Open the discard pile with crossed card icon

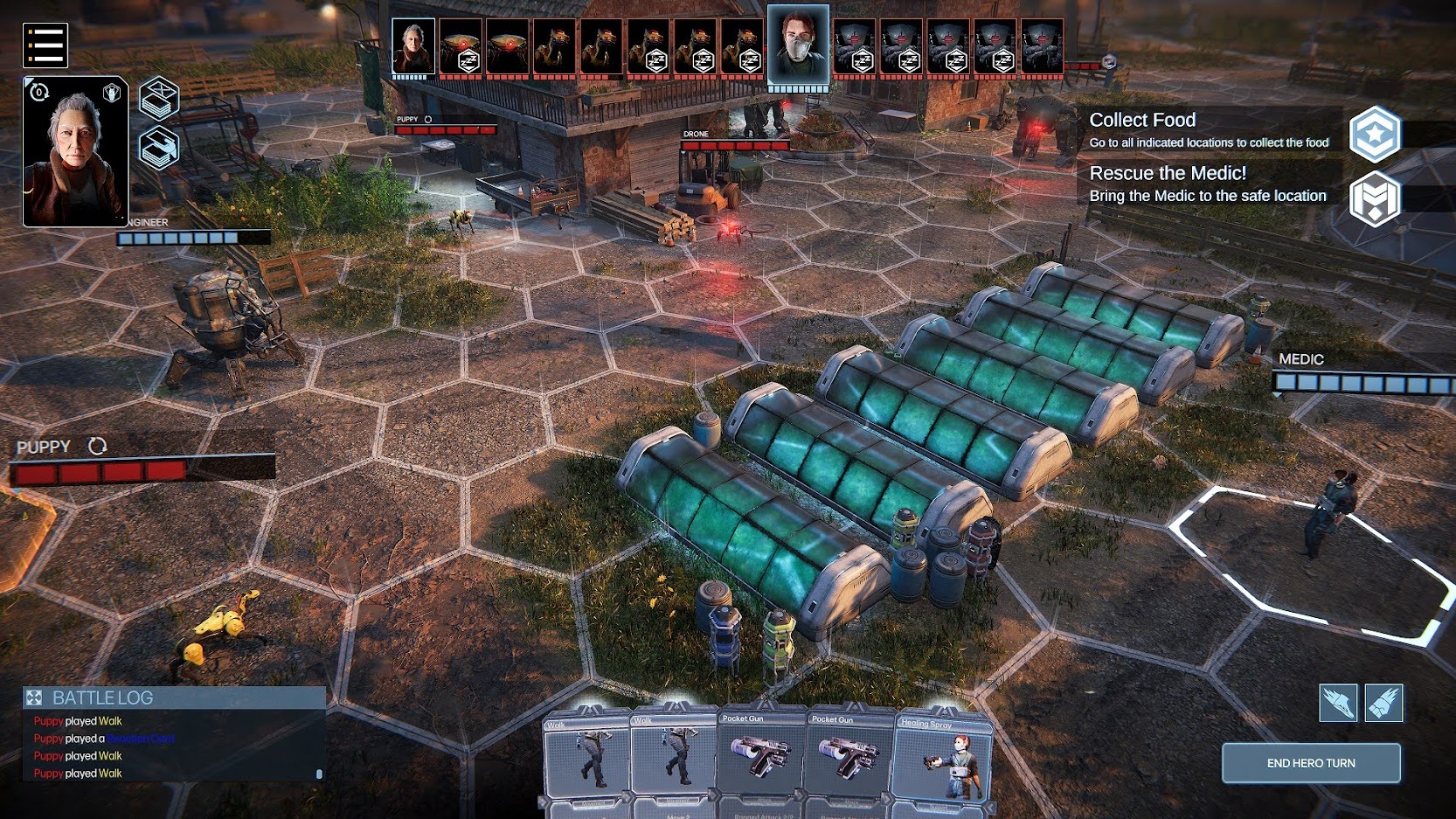coord(159,97)
